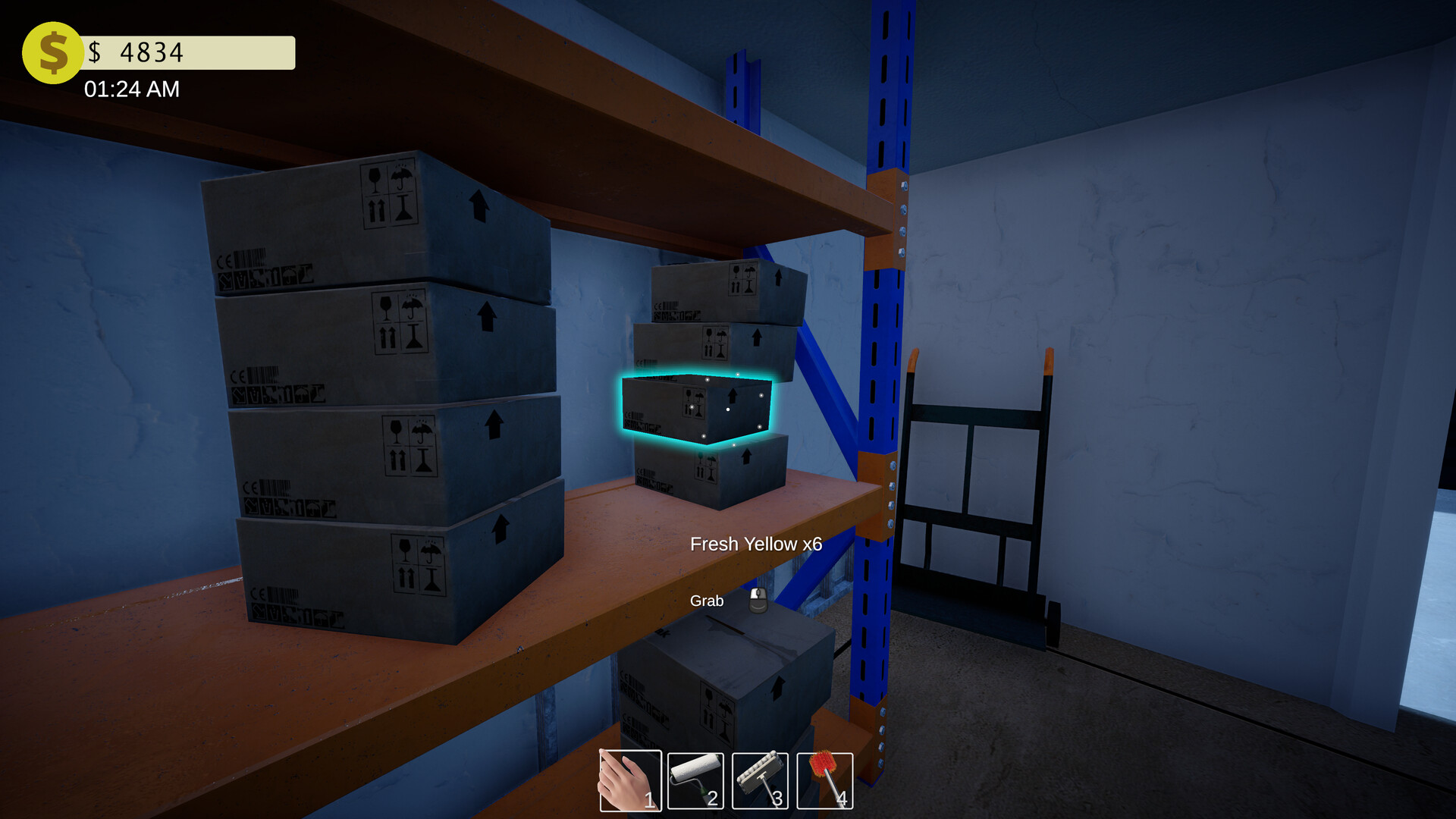The image size is (1456, 819).
Task: Click the 01:24 AM clock display
Action: [131, 89]
